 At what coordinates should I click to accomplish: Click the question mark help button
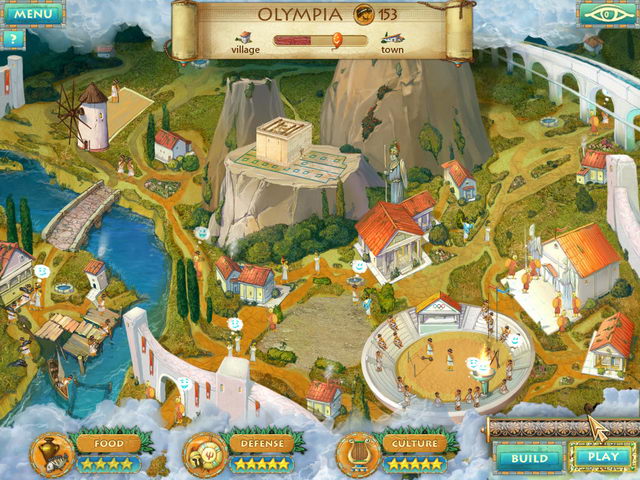pyautogui.click(x=13, y=40)
